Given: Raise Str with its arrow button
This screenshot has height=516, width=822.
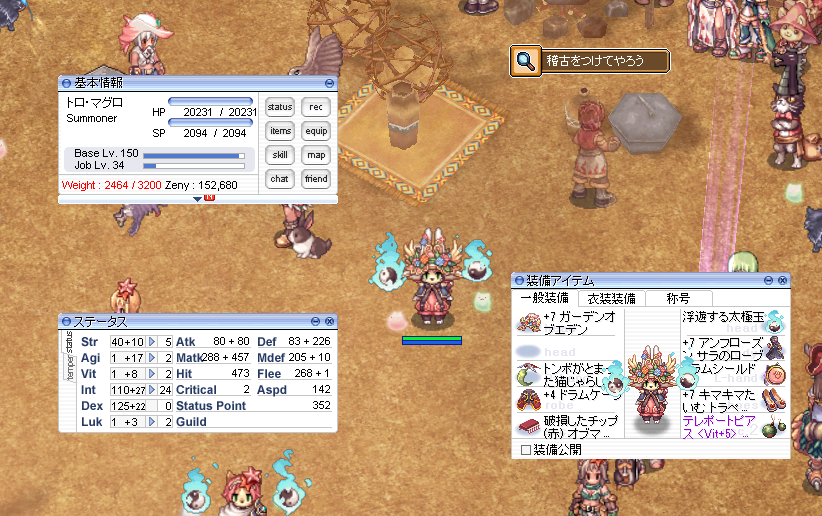Looking at the screenshot, I should pos(153,342).
